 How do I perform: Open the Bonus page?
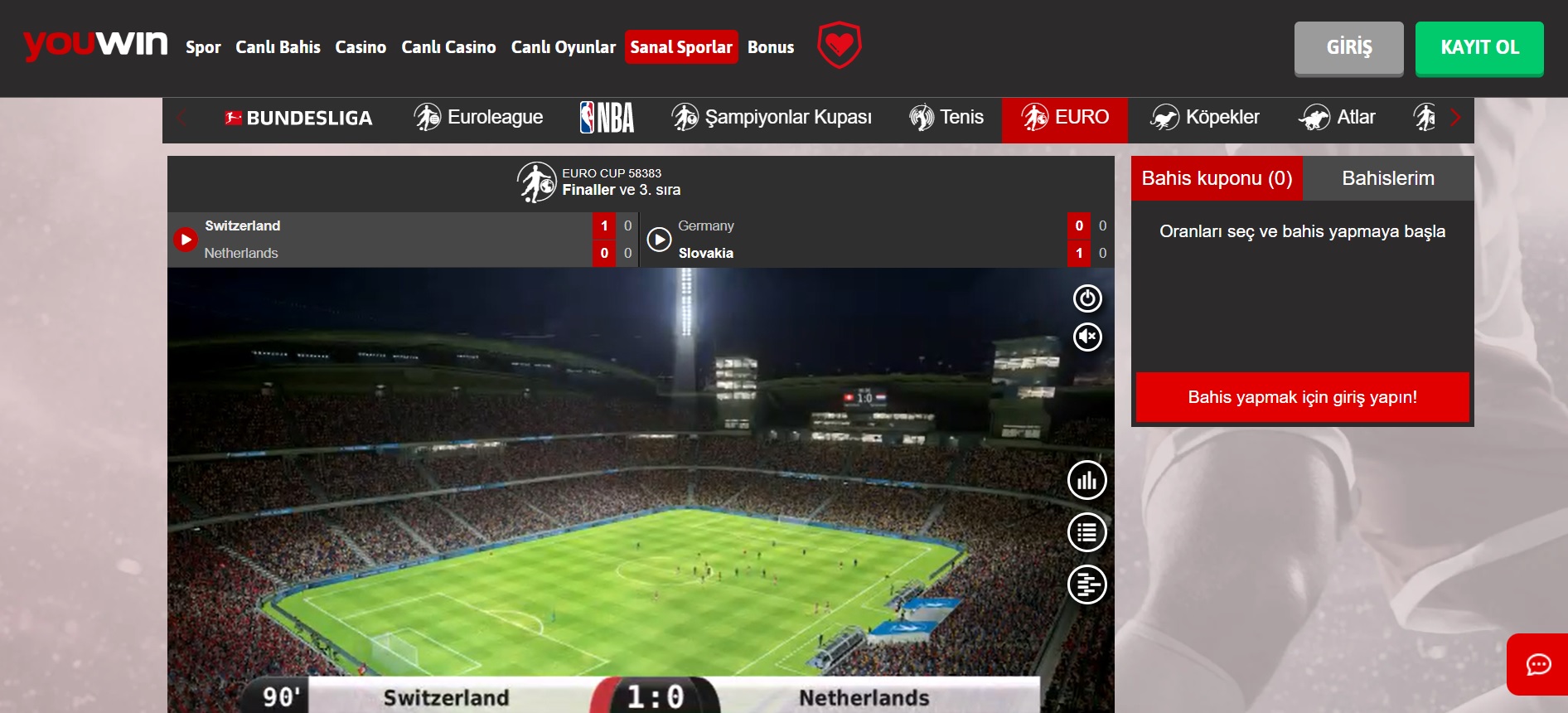771,47
